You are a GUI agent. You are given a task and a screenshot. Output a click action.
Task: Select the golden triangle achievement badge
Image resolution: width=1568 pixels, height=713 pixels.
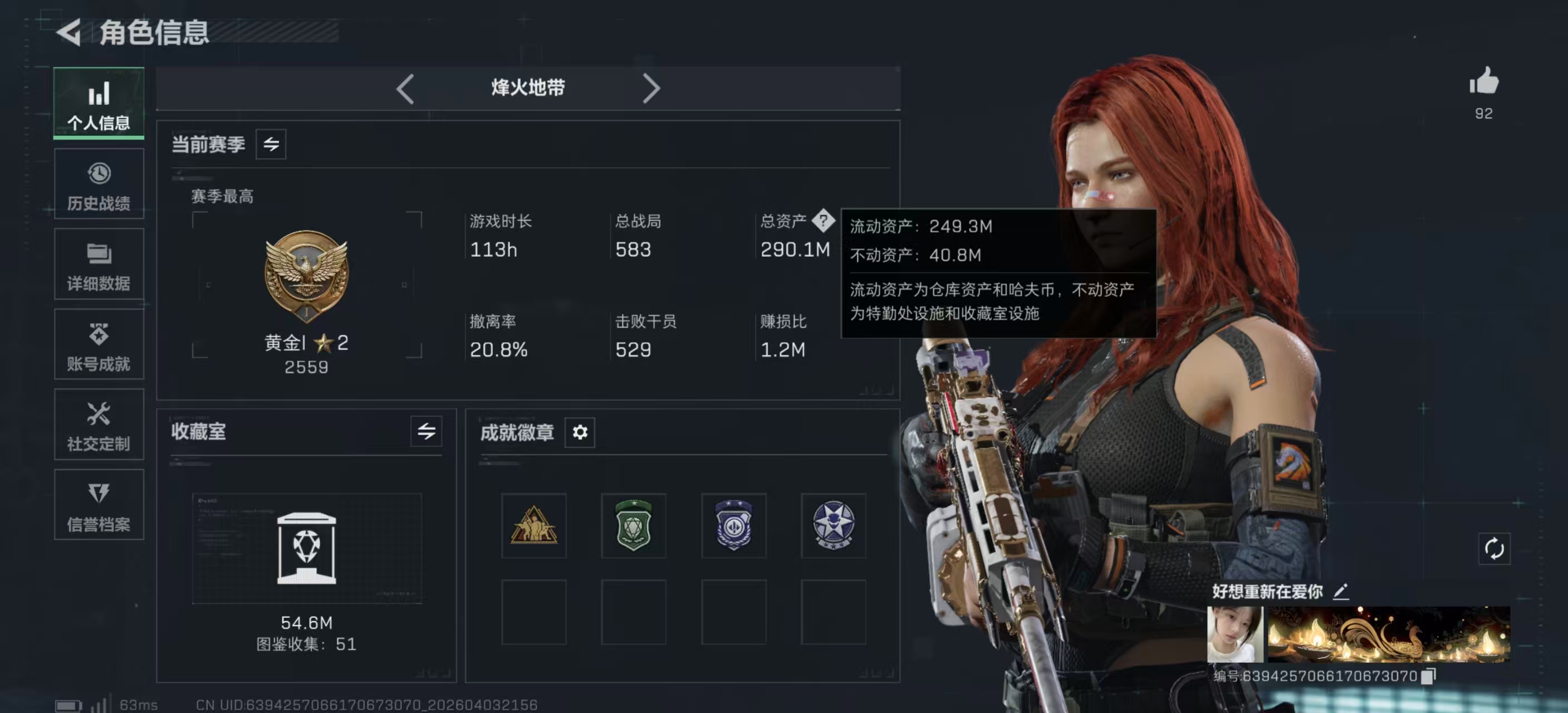pos(533,525)
